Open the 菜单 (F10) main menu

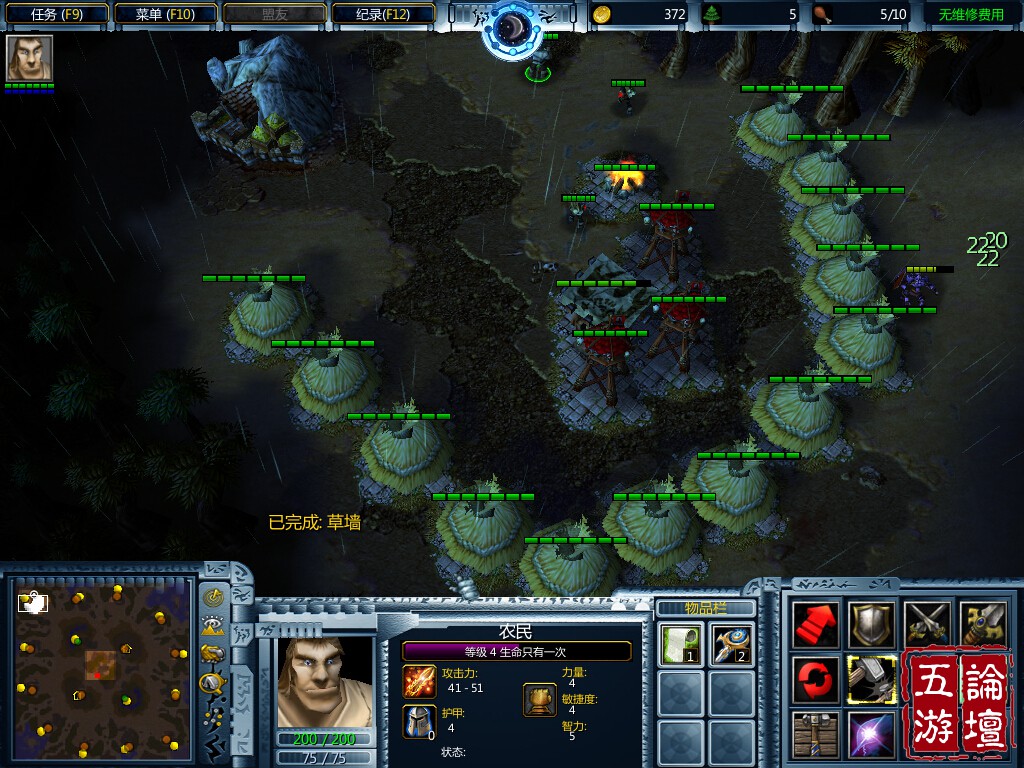click(x=165, y=14)
